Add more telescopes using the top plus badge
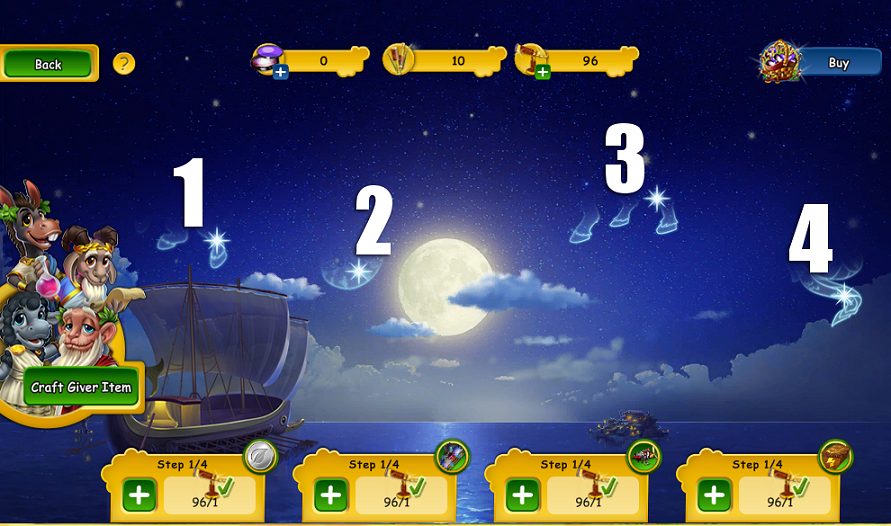 click(x=542, y=72)
